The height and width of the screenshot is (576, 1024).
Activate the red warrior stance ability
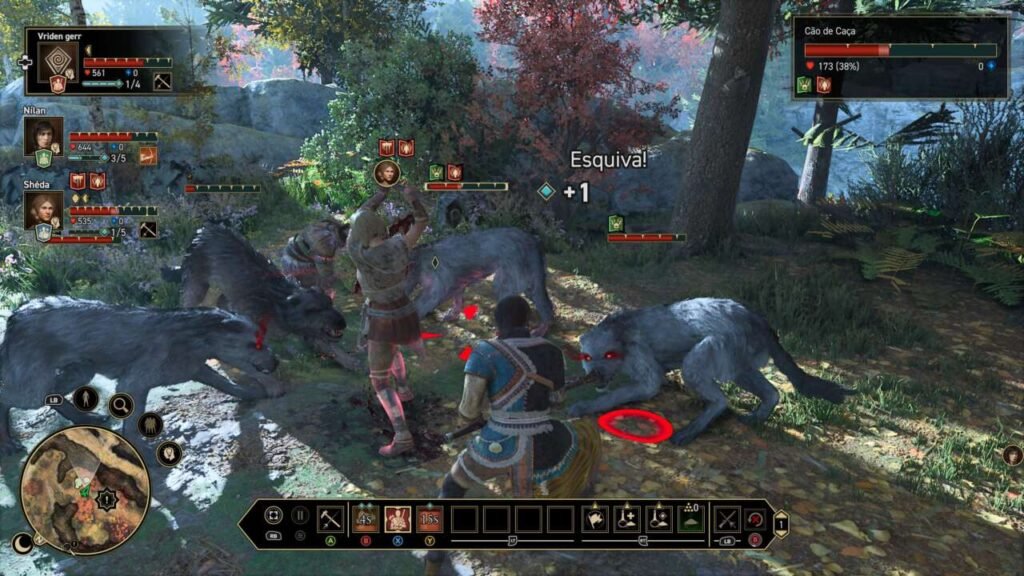[397, 519]
